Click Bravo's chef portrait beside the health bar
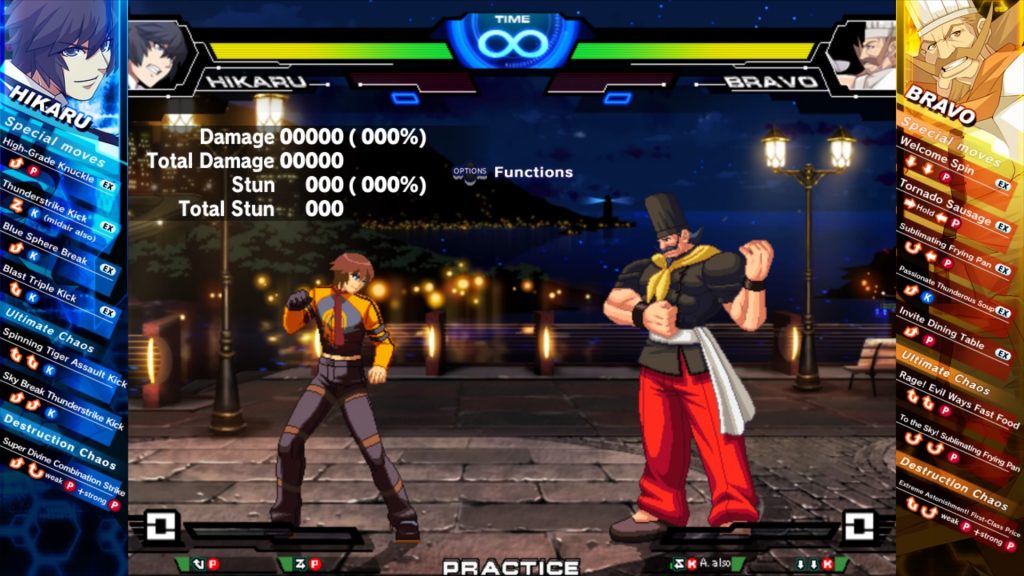Viewport: 1024px width, 576px height. click(865, 54)
